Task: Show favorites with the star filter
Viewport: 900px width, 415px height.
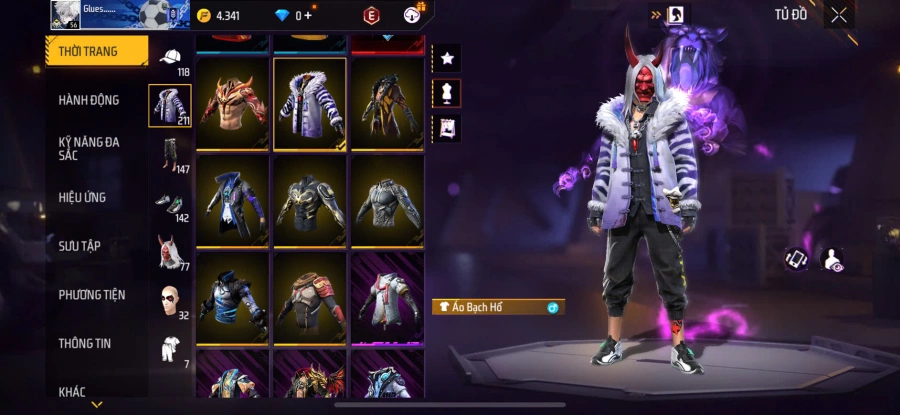Action: pyautogui.click(x=446, y=59)
